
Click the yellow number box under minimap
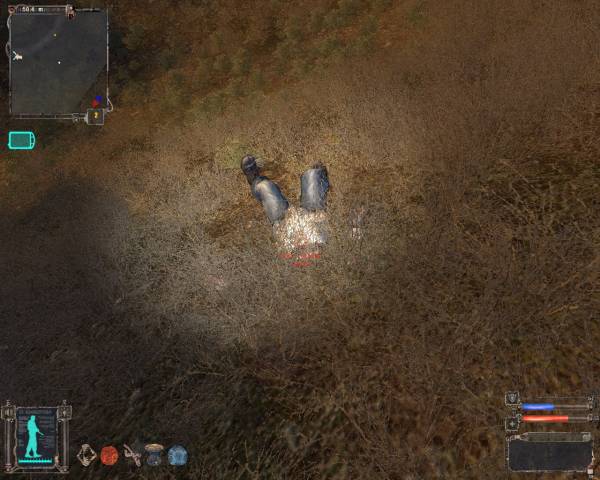coord(95,116)
